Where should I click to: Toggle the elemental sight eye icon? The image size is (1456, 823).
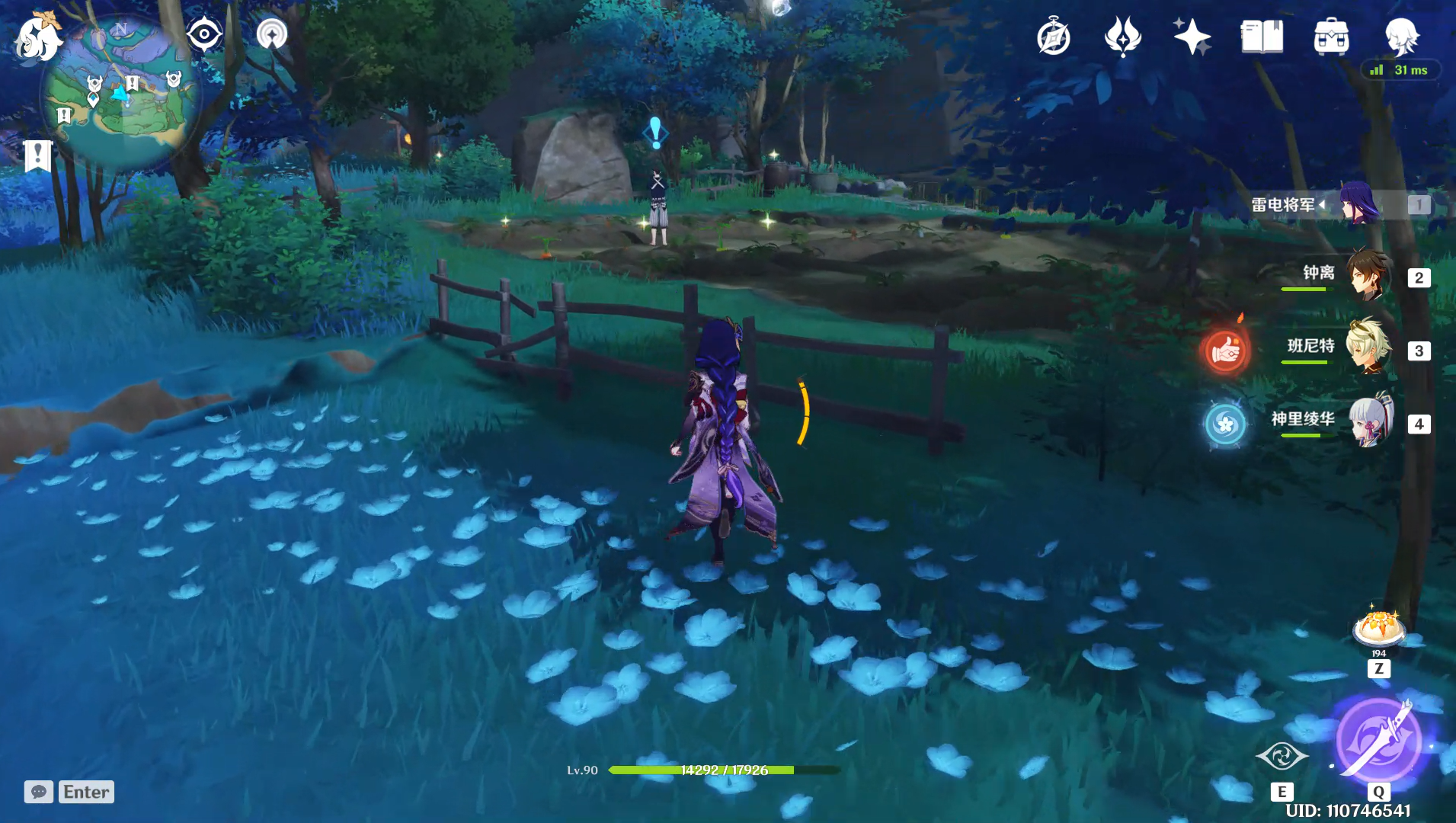point(204,34)
